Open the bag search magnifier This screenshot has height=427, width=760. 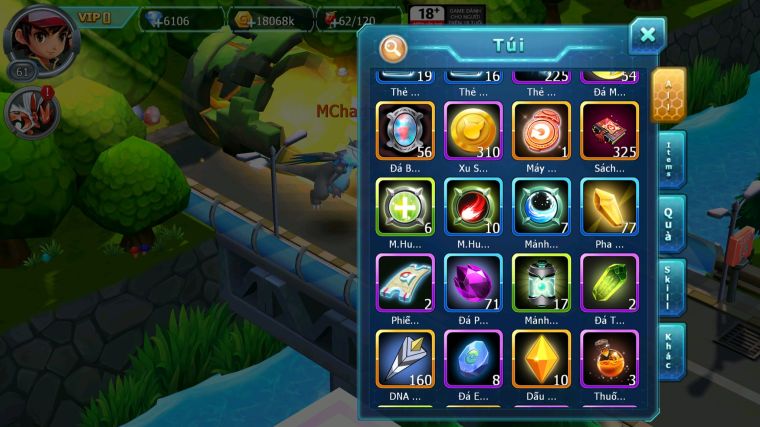[x=394, y=47]
